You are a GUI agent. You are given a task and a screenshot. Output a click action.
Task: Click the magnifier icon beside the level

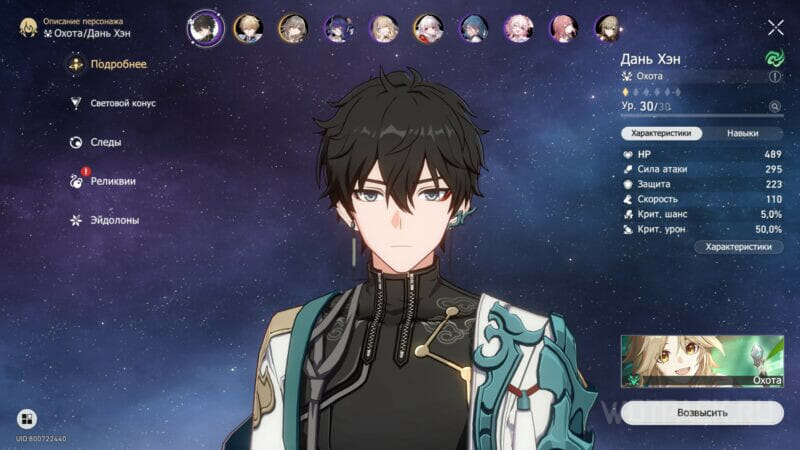pyautogui.click(x=774, y=106)
